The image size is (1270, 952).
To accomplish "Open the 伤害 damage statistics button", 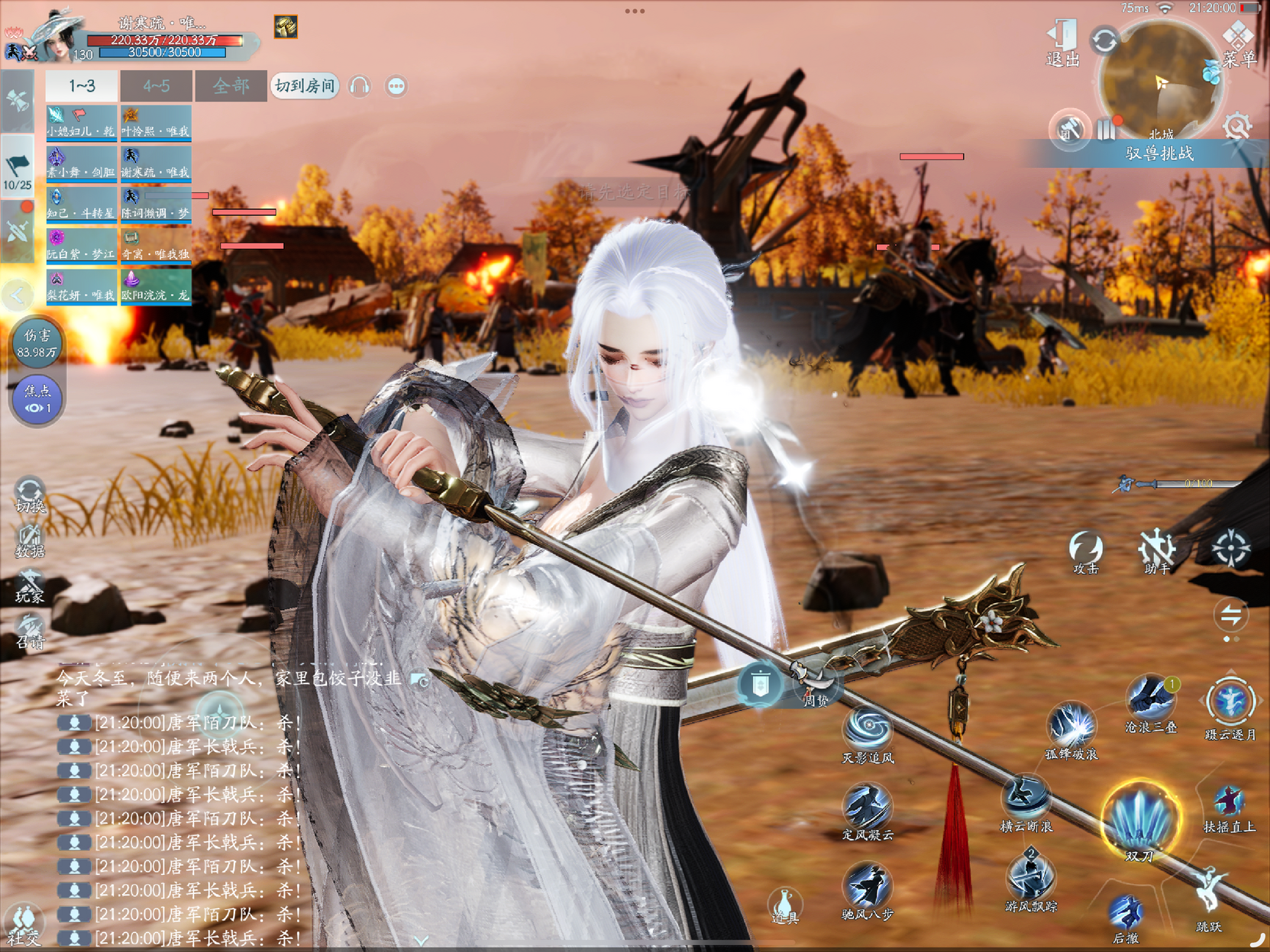I will point(37,344).
